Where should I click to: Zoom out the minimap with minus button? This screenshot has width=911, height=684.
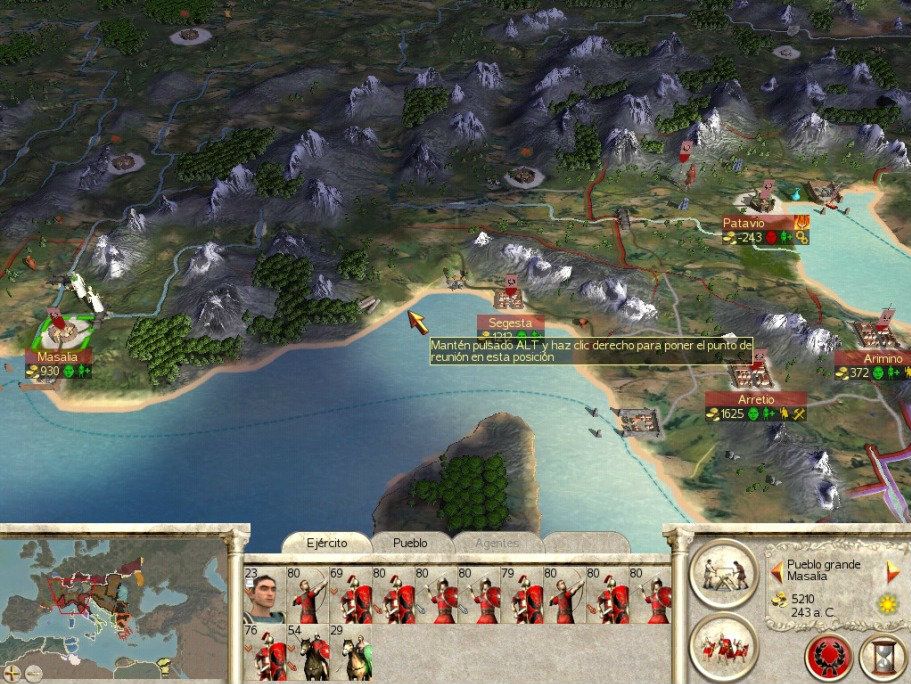pos(34,672)
